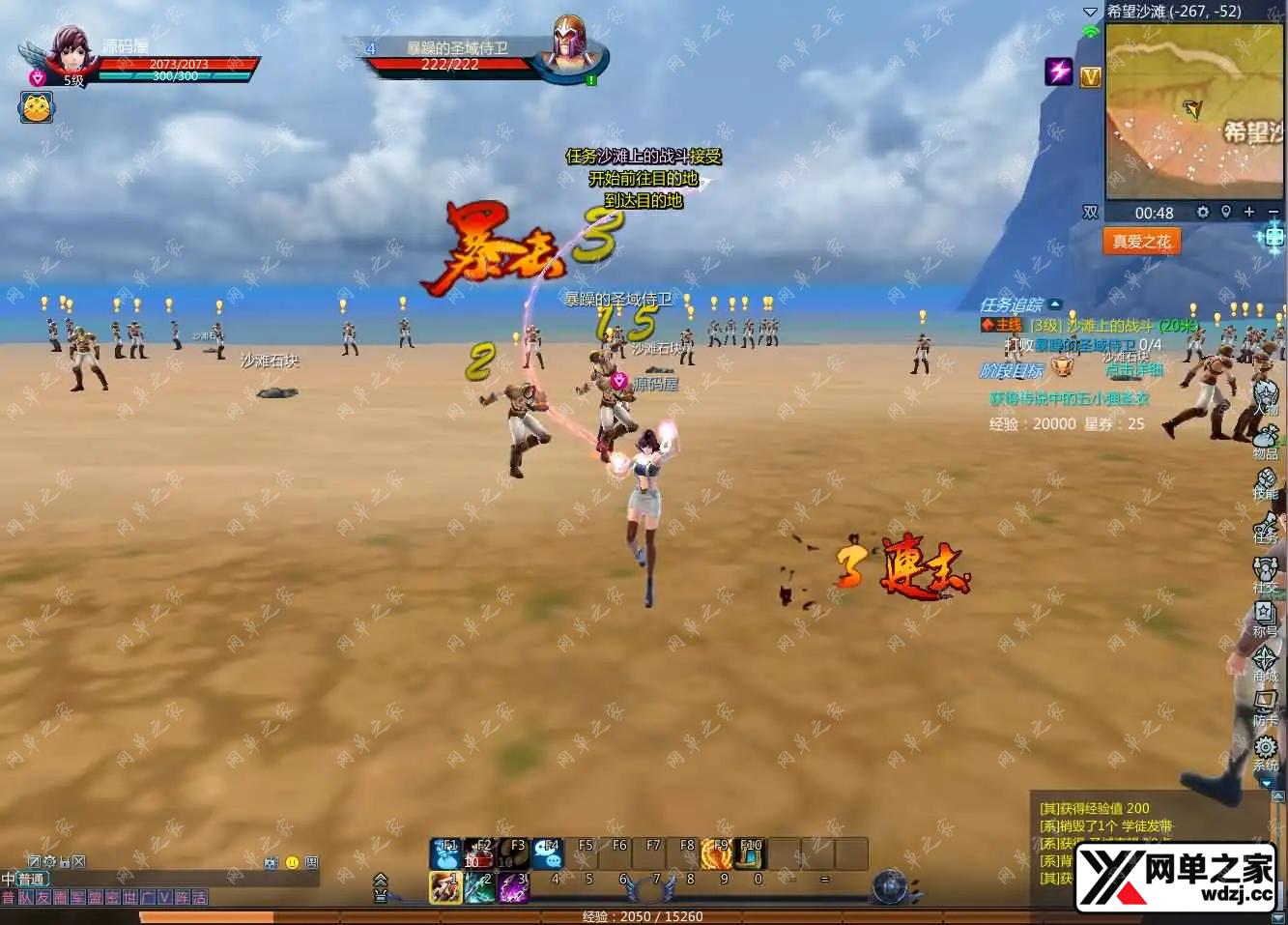The width and height of the screenshot is (1288, 925).
Task: Zoom in the minimap with plus button
Action: (1249, 212)
